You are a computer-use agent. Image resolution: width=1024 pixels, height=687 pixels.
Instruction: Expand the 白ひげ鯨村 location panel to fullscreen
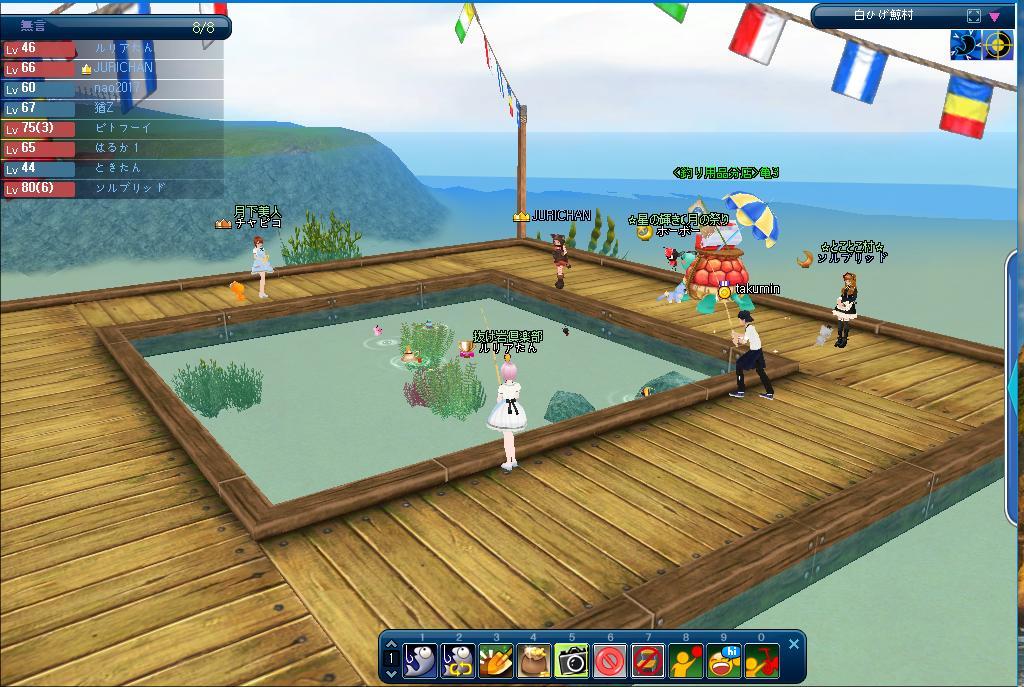974,16
